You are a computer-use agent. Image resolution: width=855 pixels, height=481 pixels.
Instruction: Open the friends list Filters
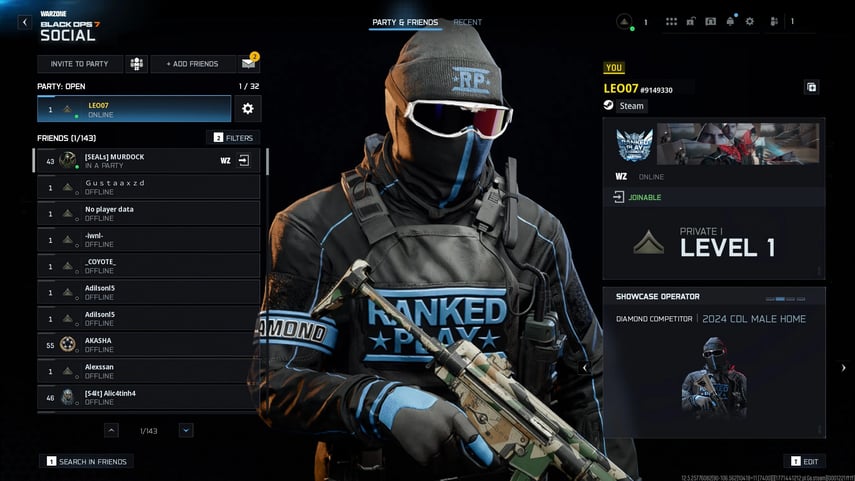tap(233, 137)
